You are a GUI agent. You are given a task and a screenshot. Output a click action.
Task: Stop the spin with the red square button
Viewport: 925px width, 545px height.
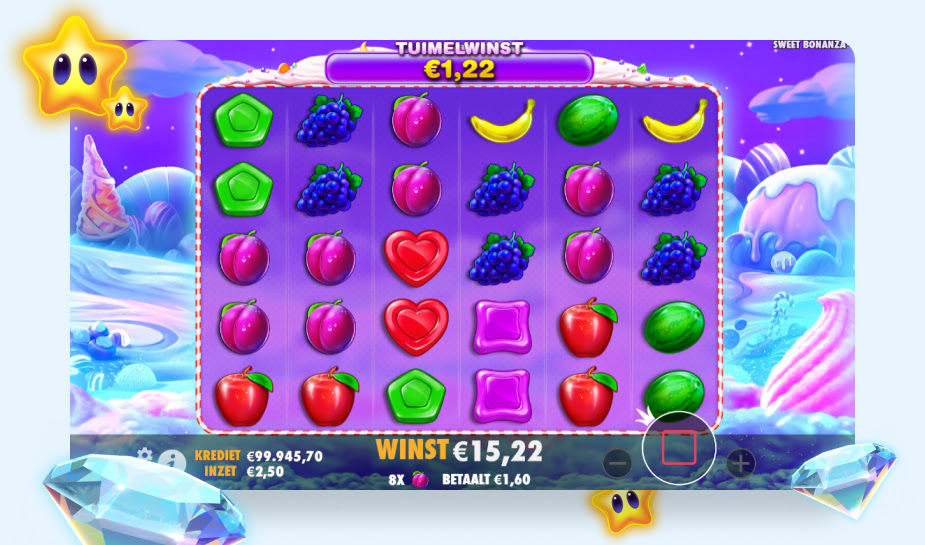pos(678,448)
